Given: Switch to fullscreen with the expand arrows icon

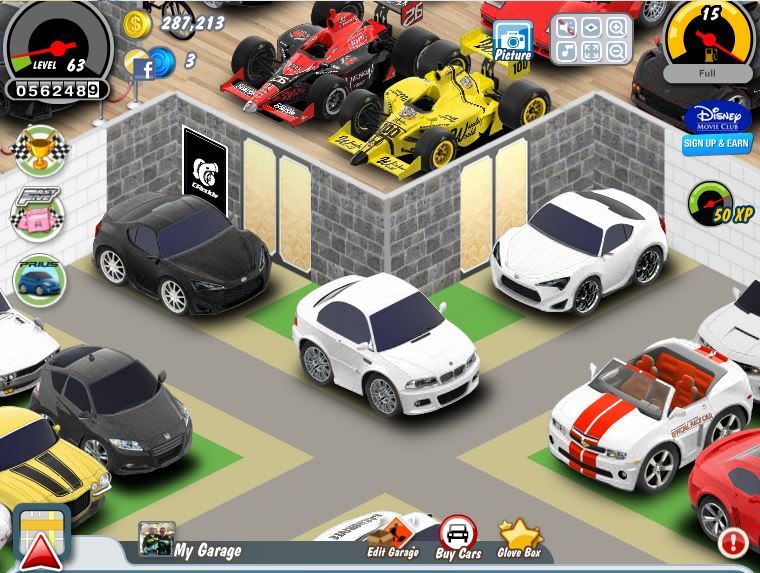Looking at the screenshot, I should pyautogui.click(x=592, y=50).
